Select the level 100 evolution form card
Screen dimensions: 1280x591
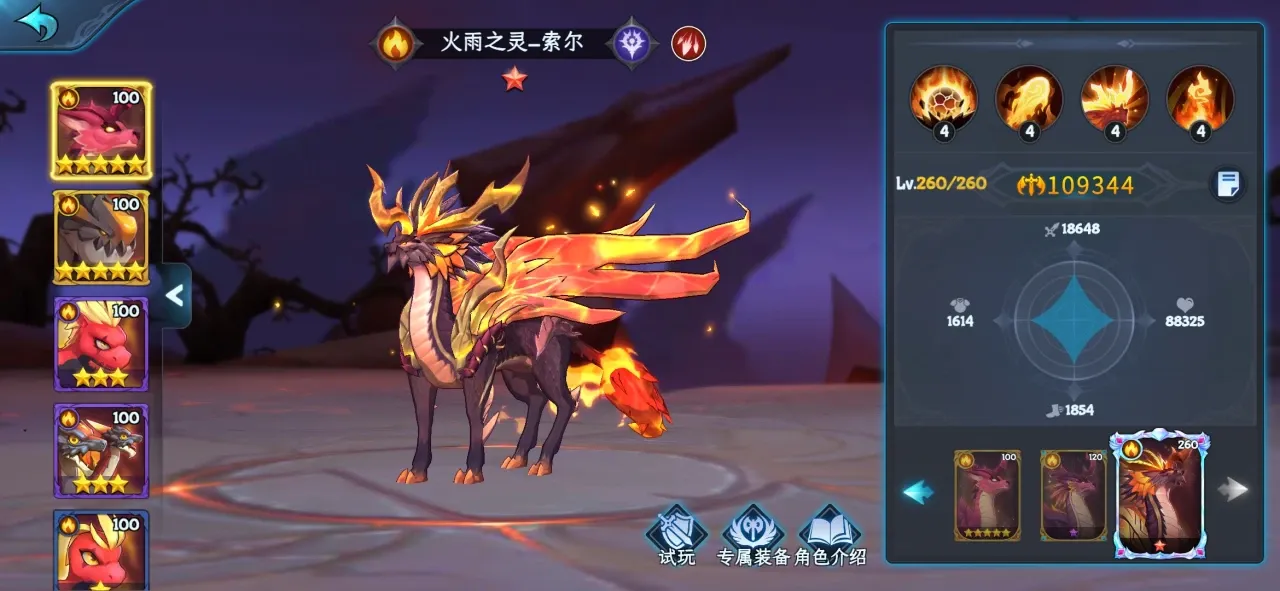pos(988,495)
